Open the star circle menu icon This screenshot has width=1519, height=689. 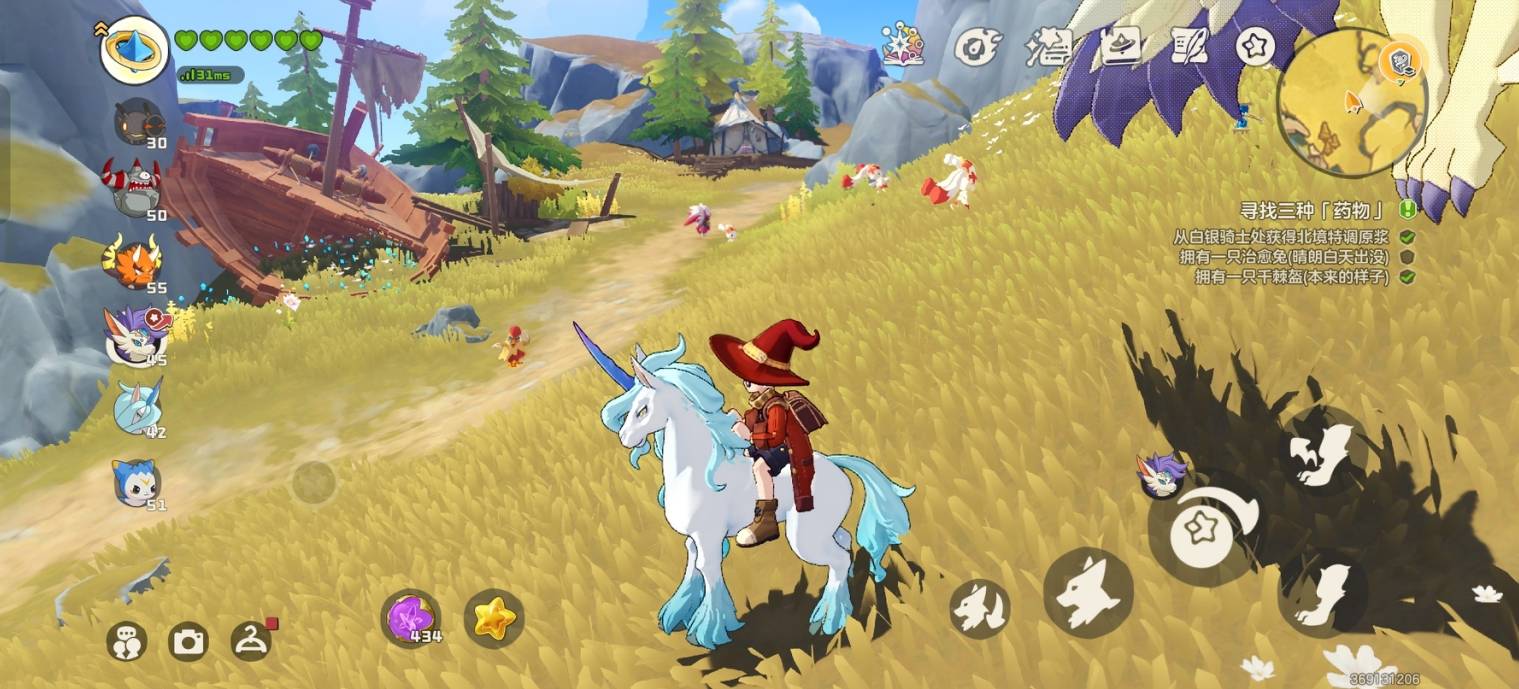coord(1255,46)
